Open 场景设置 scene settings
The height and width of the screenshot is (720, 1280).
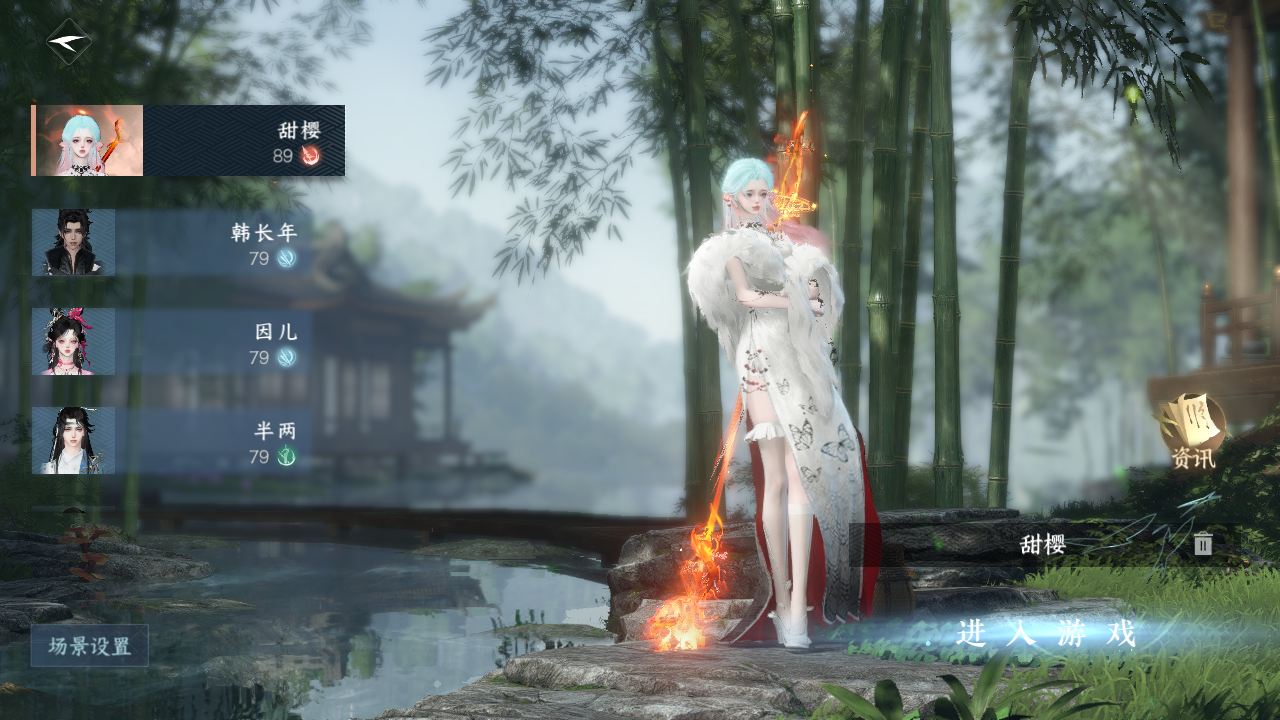point(90,646)
